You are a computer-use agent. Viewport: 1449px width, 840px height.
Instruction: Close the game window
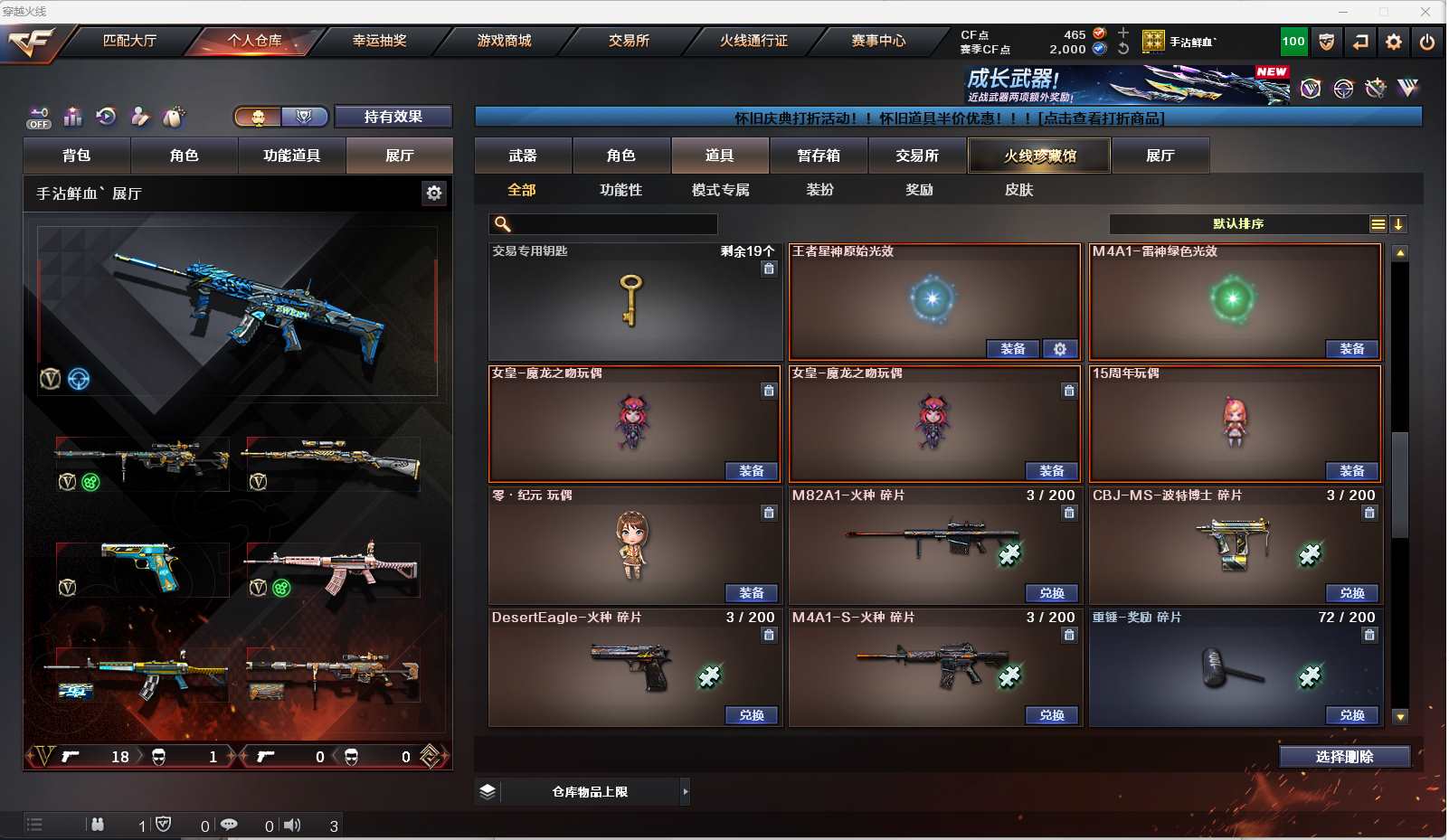1425,11
